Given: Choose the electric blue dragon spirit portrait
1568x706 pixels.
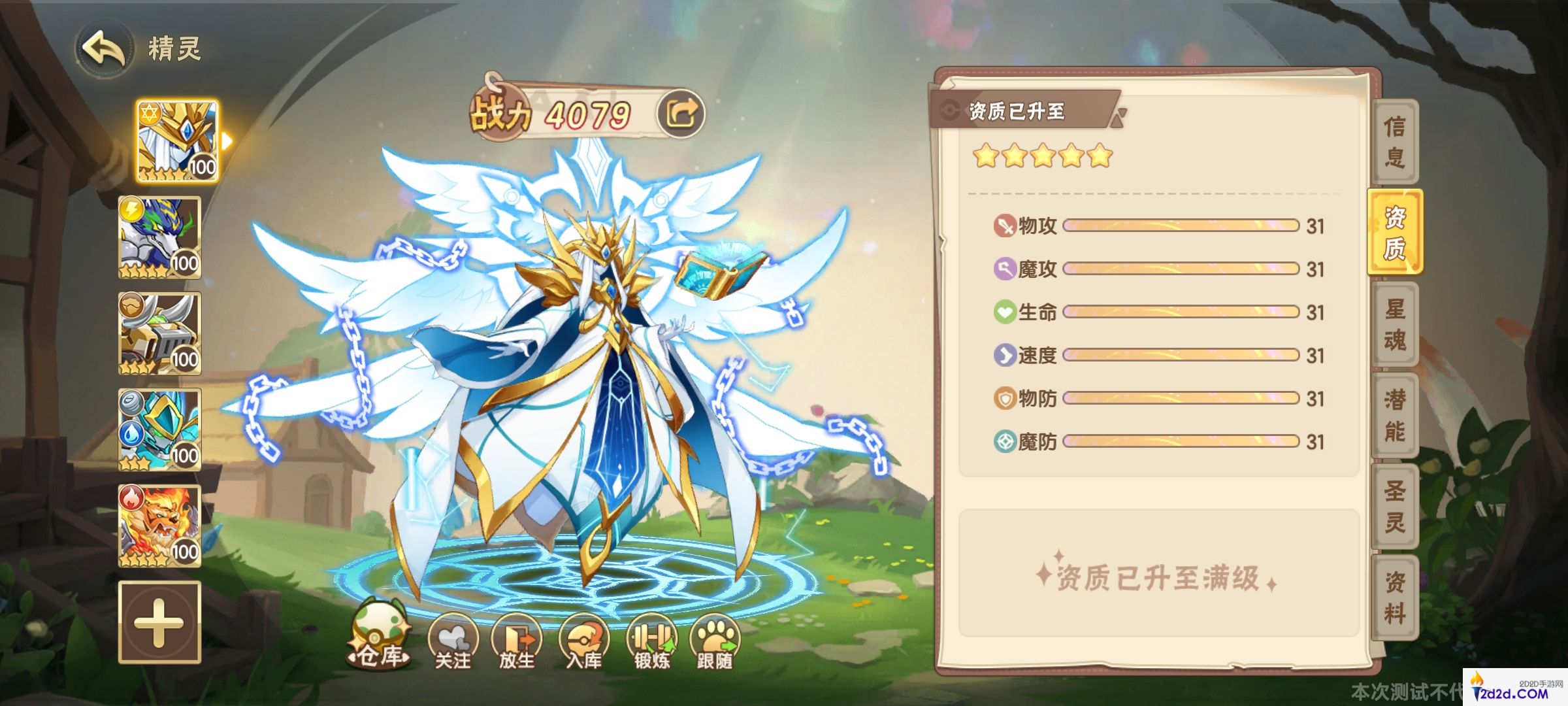Looking at the screenshot, I should click(159, 237).
